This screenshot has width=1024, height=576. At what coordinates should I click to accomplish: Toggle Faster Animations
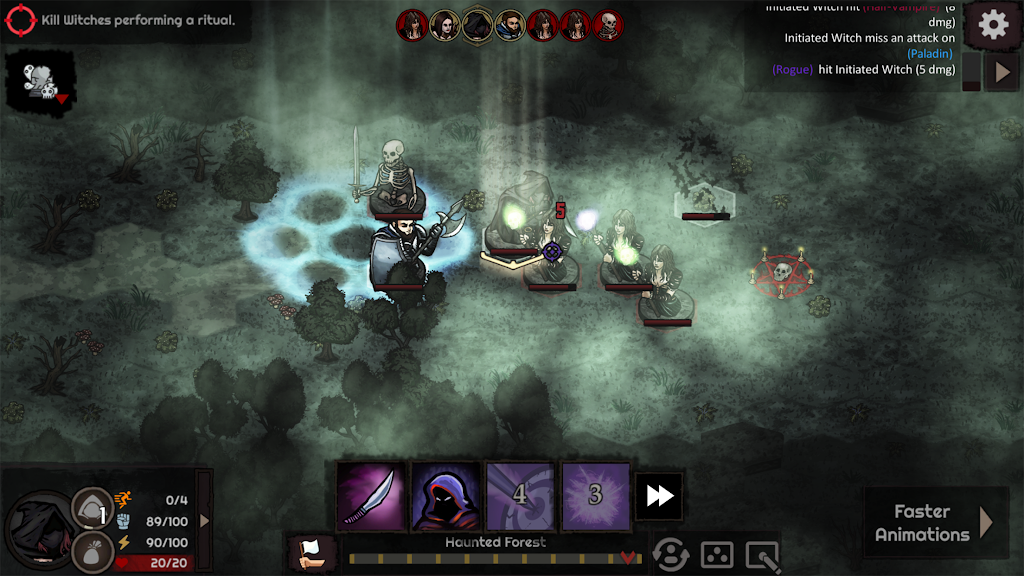(934, 522)
